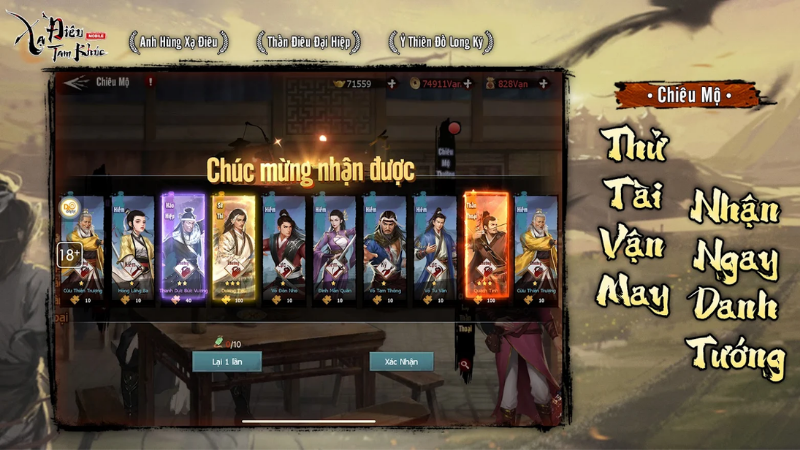This screenshot has height=450, width=800.
Task: Confirm the rewards with Xác Nhận
Action: pyautogui.click(x=401, y=361)
